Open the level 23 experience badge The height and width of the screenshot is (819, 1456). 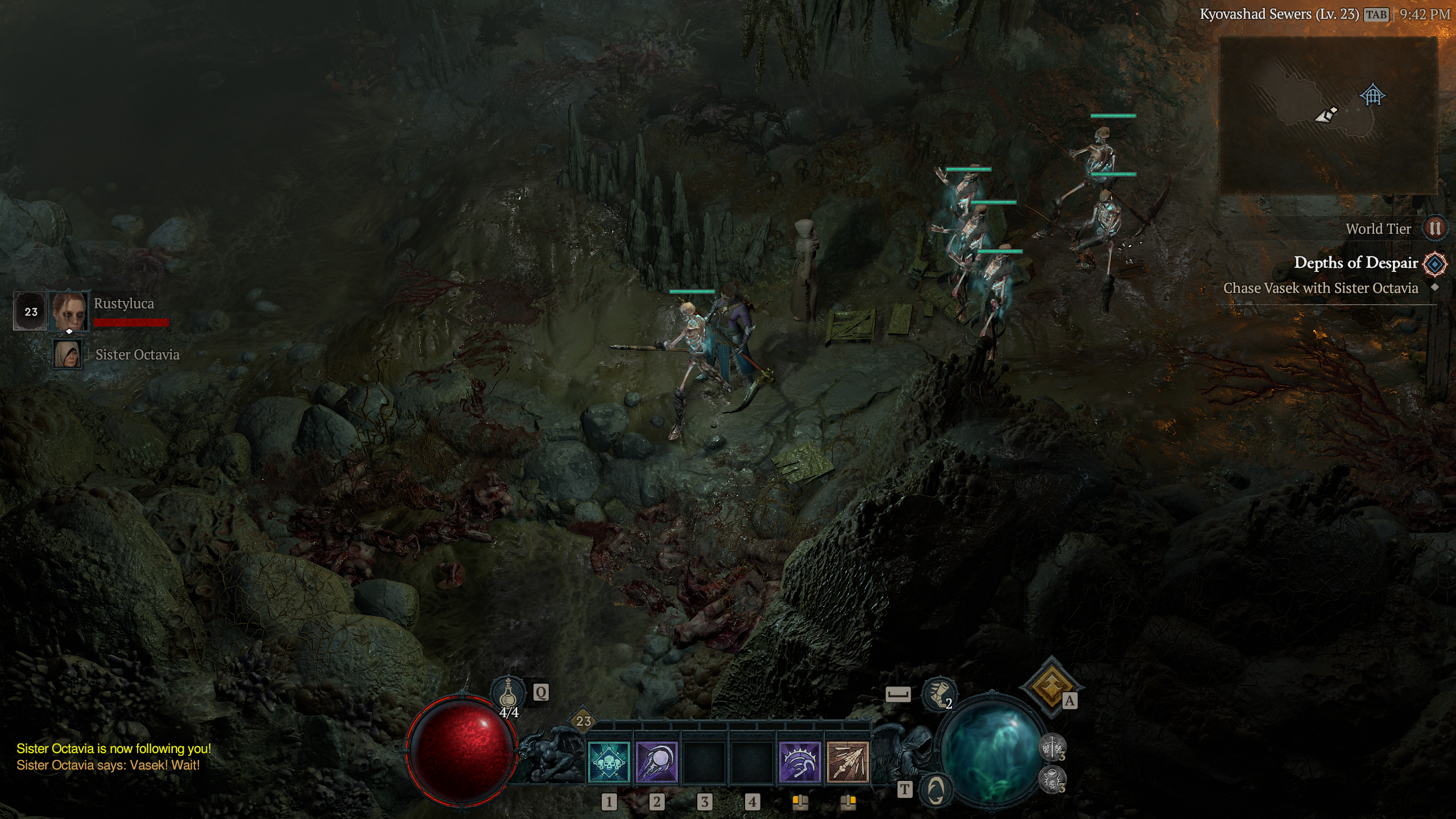[584, 721]
